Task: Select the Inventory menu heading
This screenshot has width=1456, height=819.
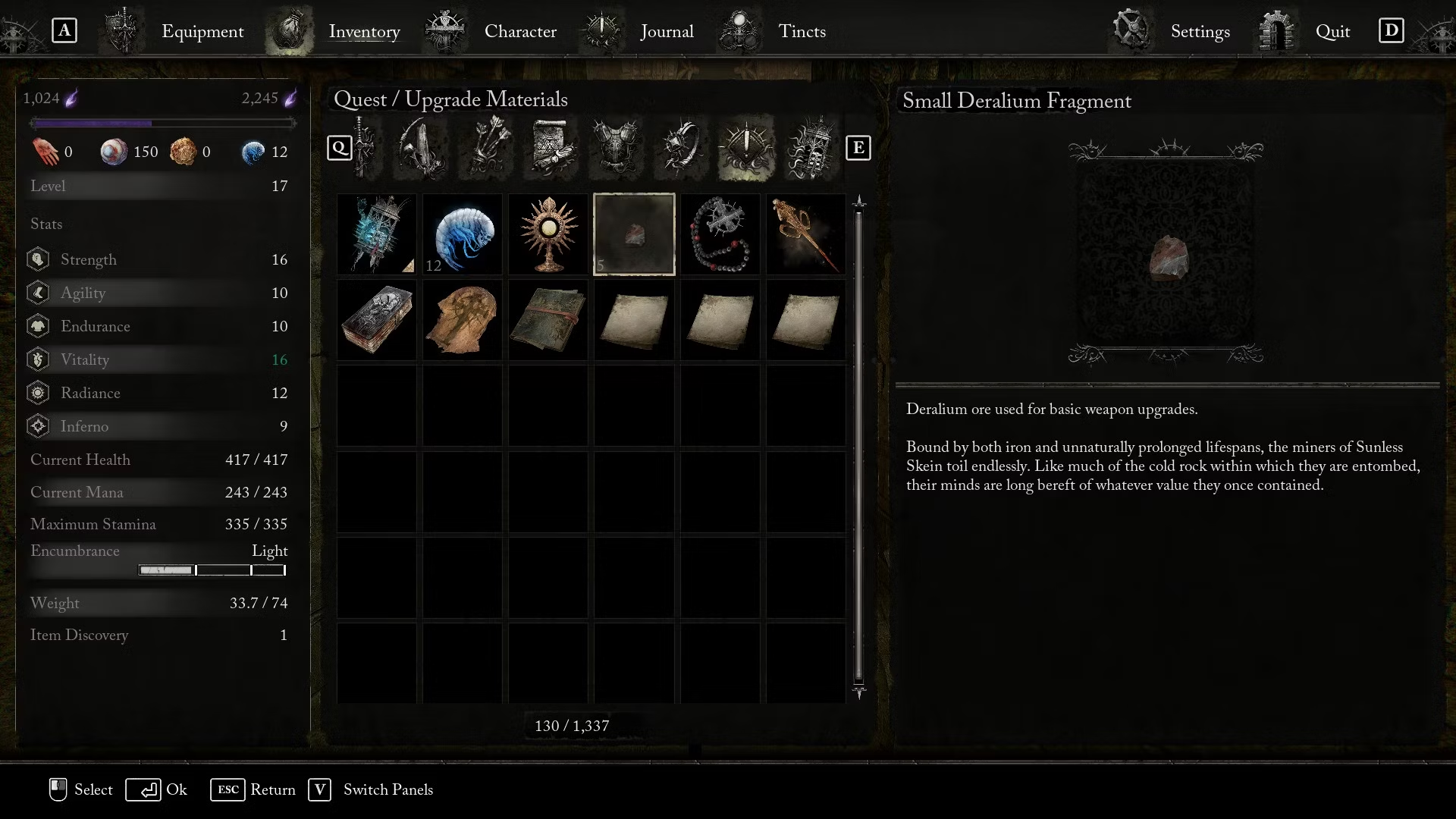Action: [364, 32]
